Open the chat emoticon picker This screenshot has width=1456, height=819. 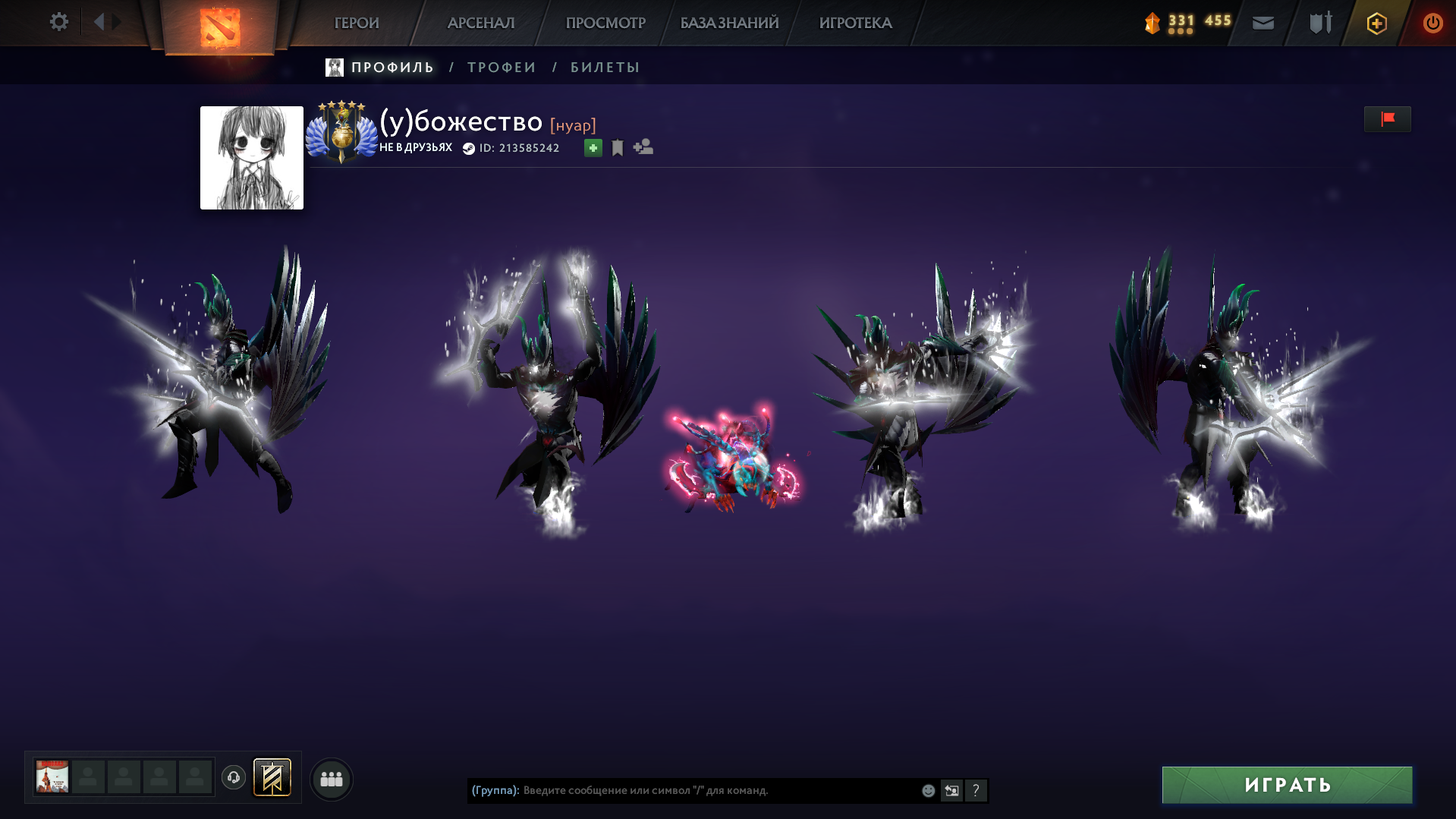click(928, 791)
